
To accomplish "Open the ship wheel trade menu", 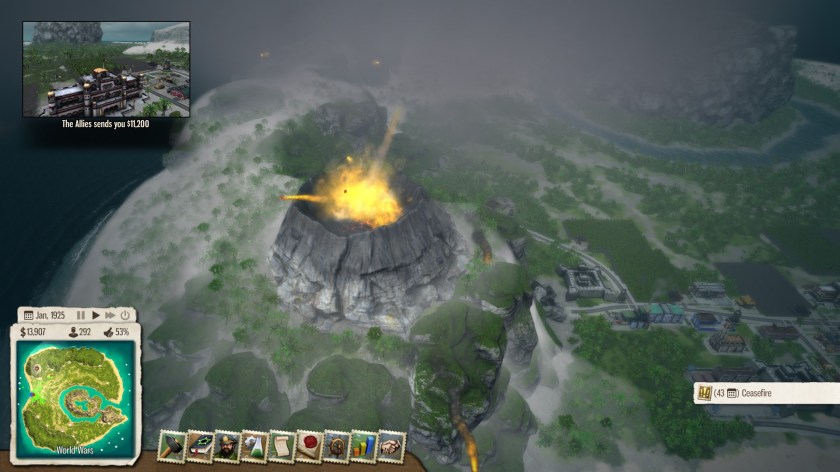I will (336, 446).
